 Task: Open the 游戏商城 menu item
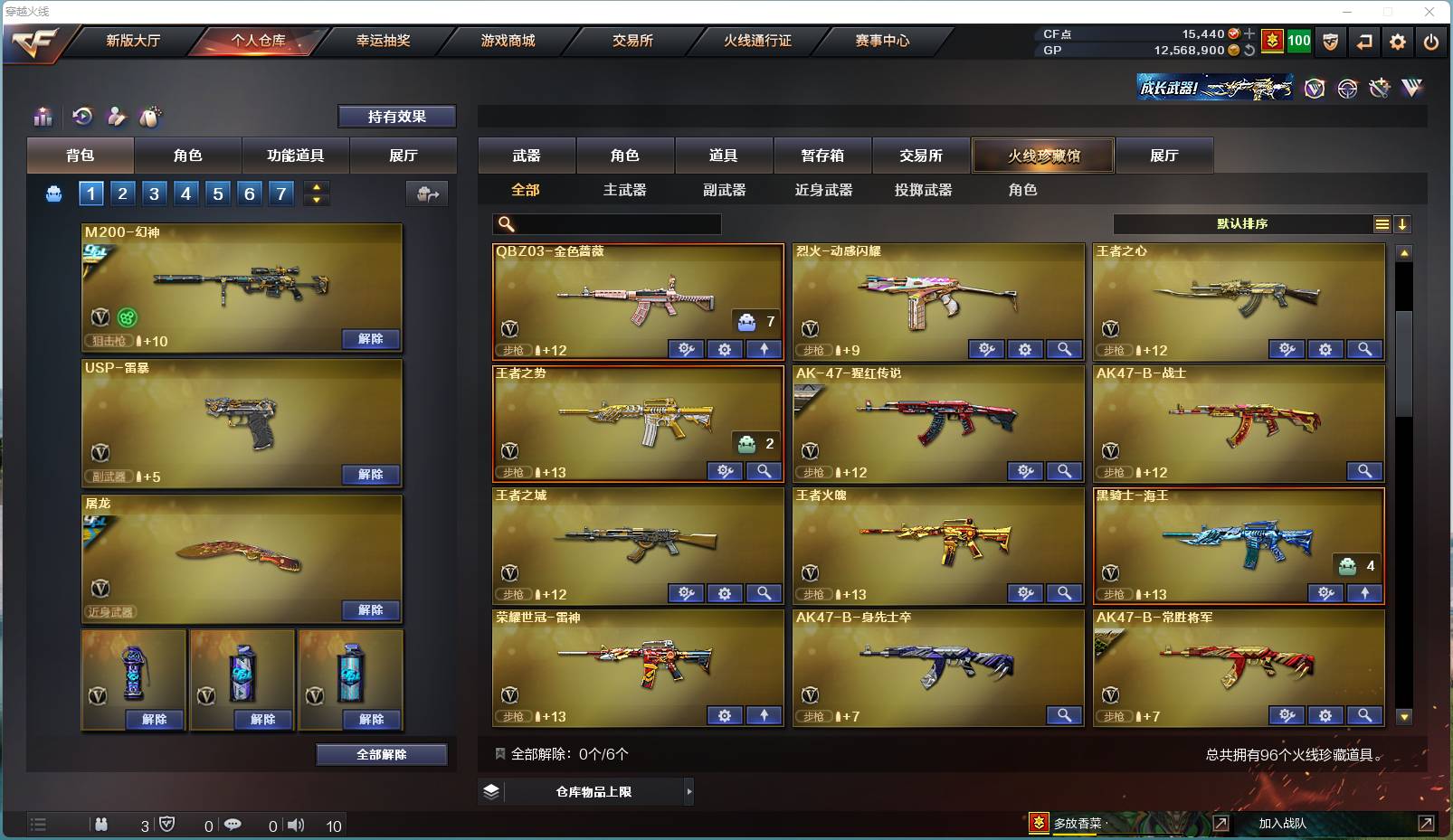[505, 41]
